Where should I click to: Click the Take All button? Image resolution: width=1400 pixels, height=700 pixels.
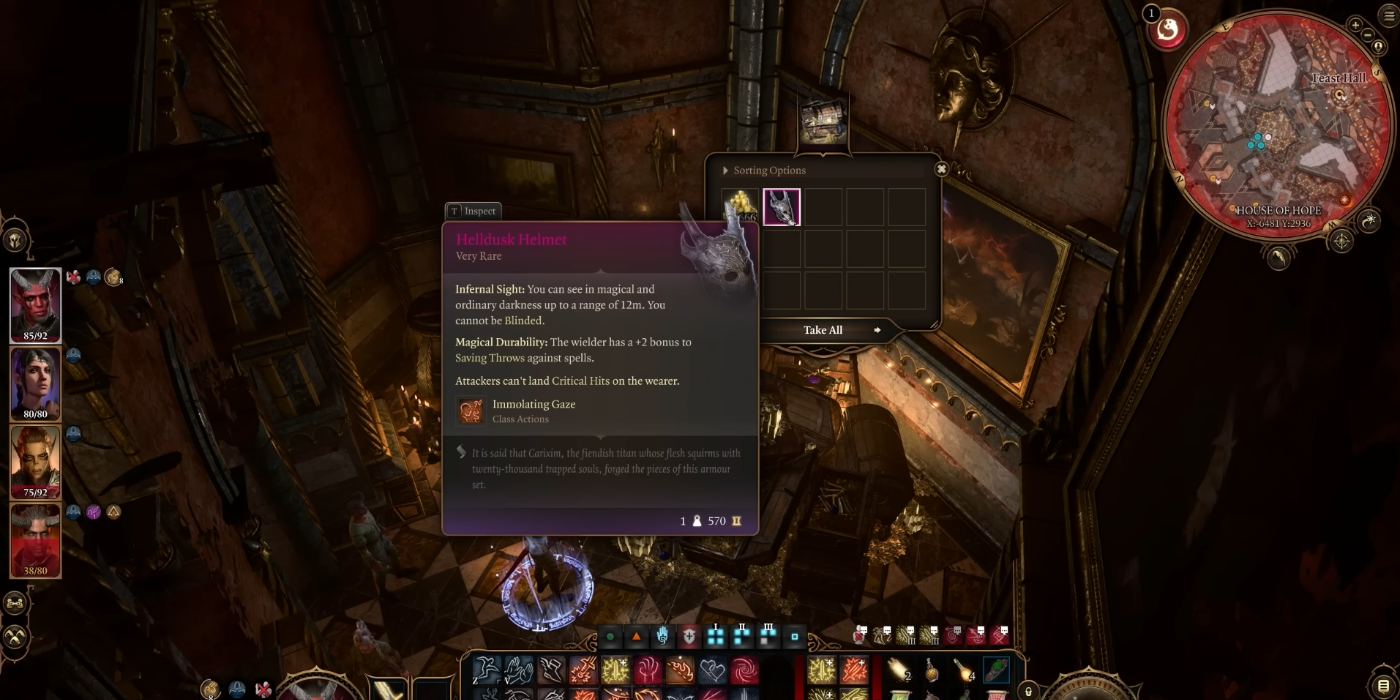823,330
